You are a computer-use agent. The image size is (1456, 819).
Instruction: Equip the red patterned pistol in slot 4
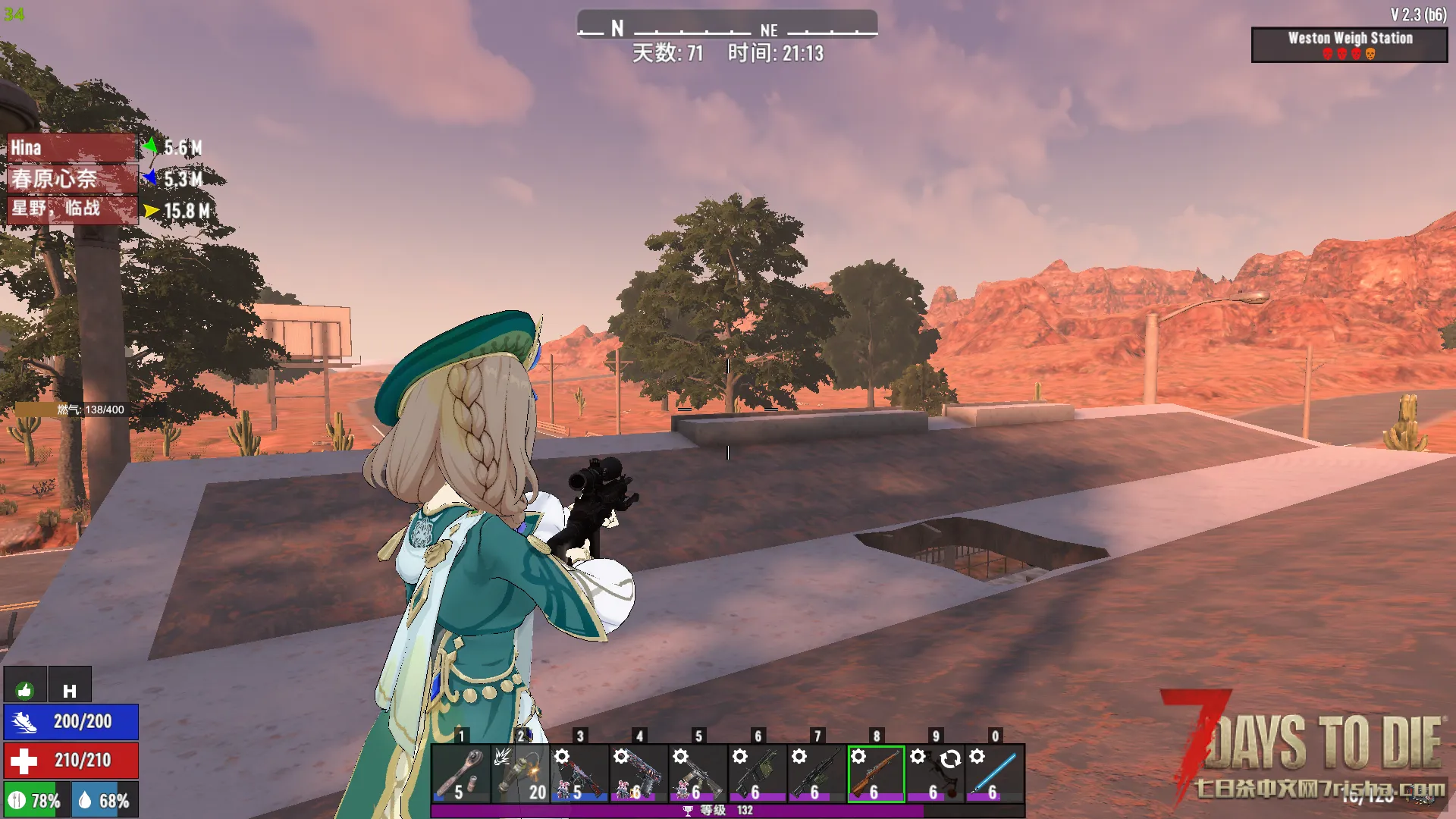(x=639, y=773)
